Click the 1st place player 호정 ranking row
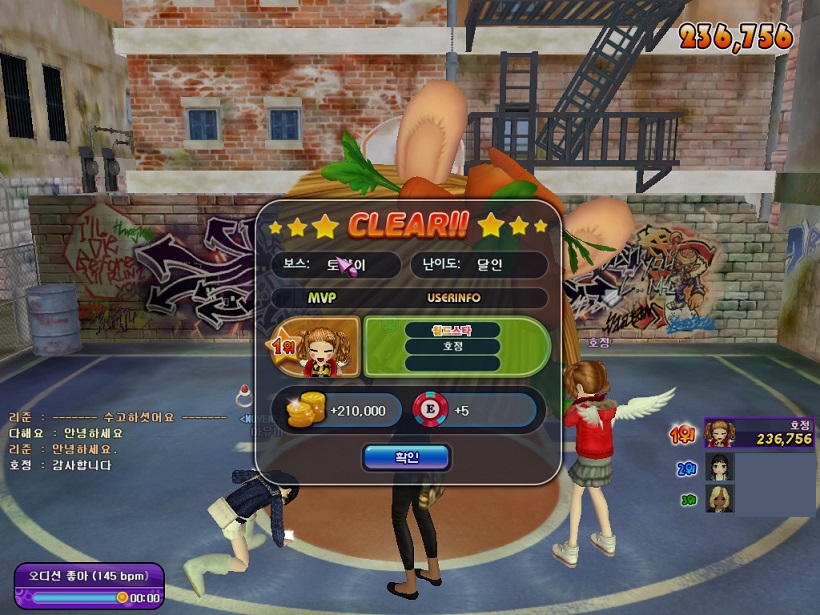Image resolution: width=820 pixels, height=615 pixels. click(x=757, y=433)
